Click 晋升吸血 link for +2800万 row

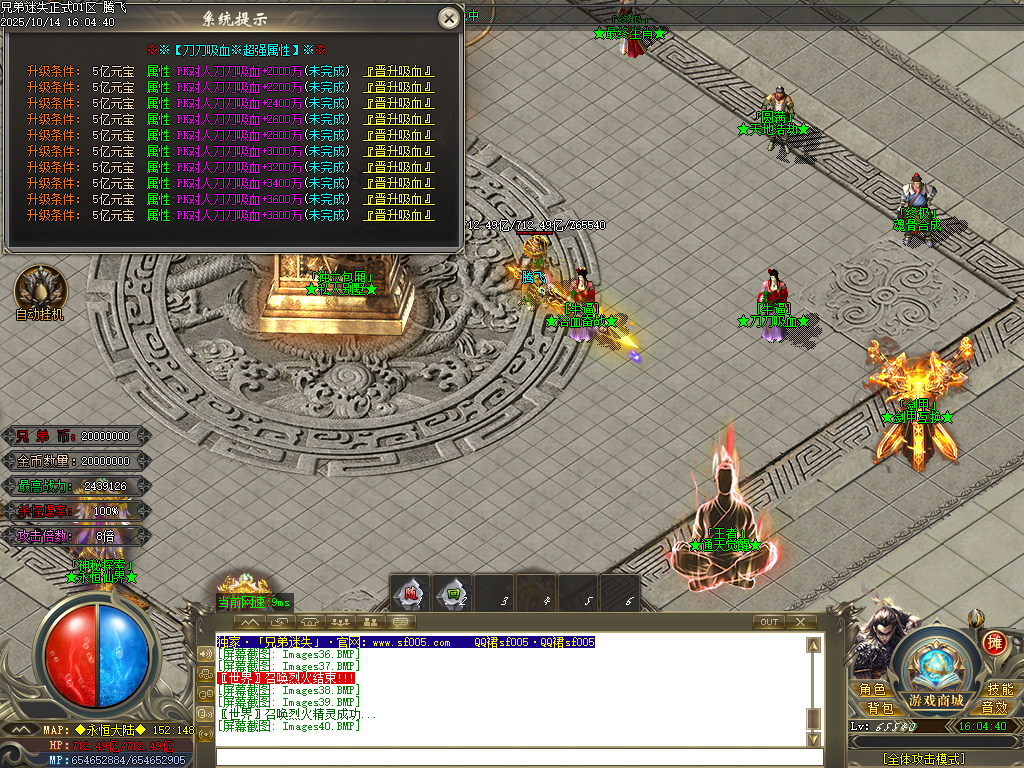(x=398, y=135)
